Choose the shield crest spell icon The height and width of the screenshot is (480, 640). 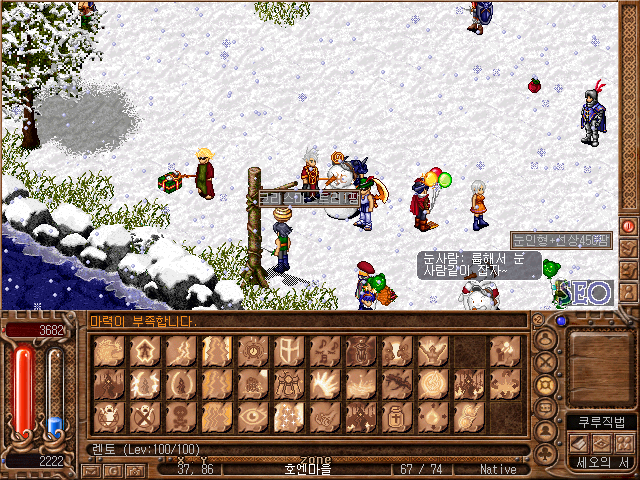coord(288,350)
